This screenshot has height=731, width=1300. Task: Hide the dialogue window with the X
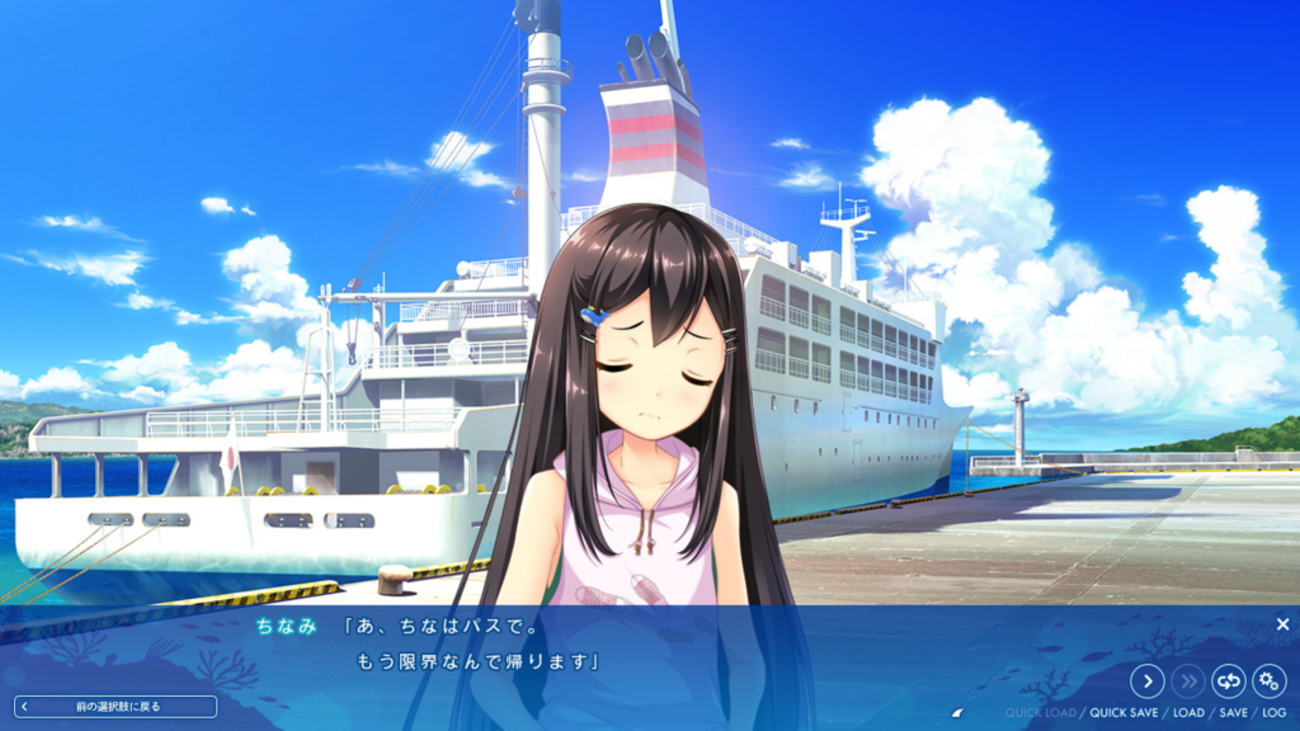coord(1282,624)
